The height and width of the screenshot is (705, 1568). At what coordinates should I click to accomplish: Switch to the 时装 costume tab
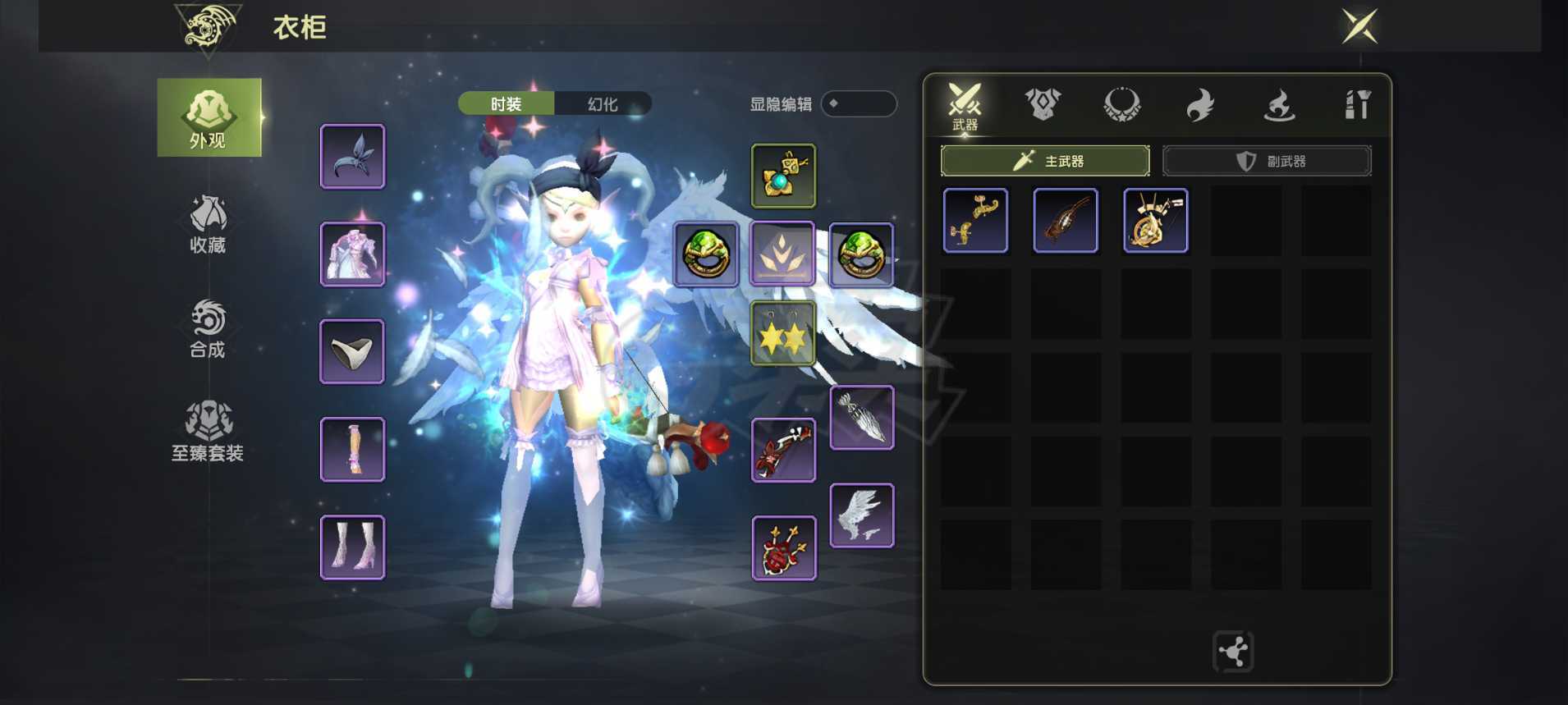pos(506,104)
